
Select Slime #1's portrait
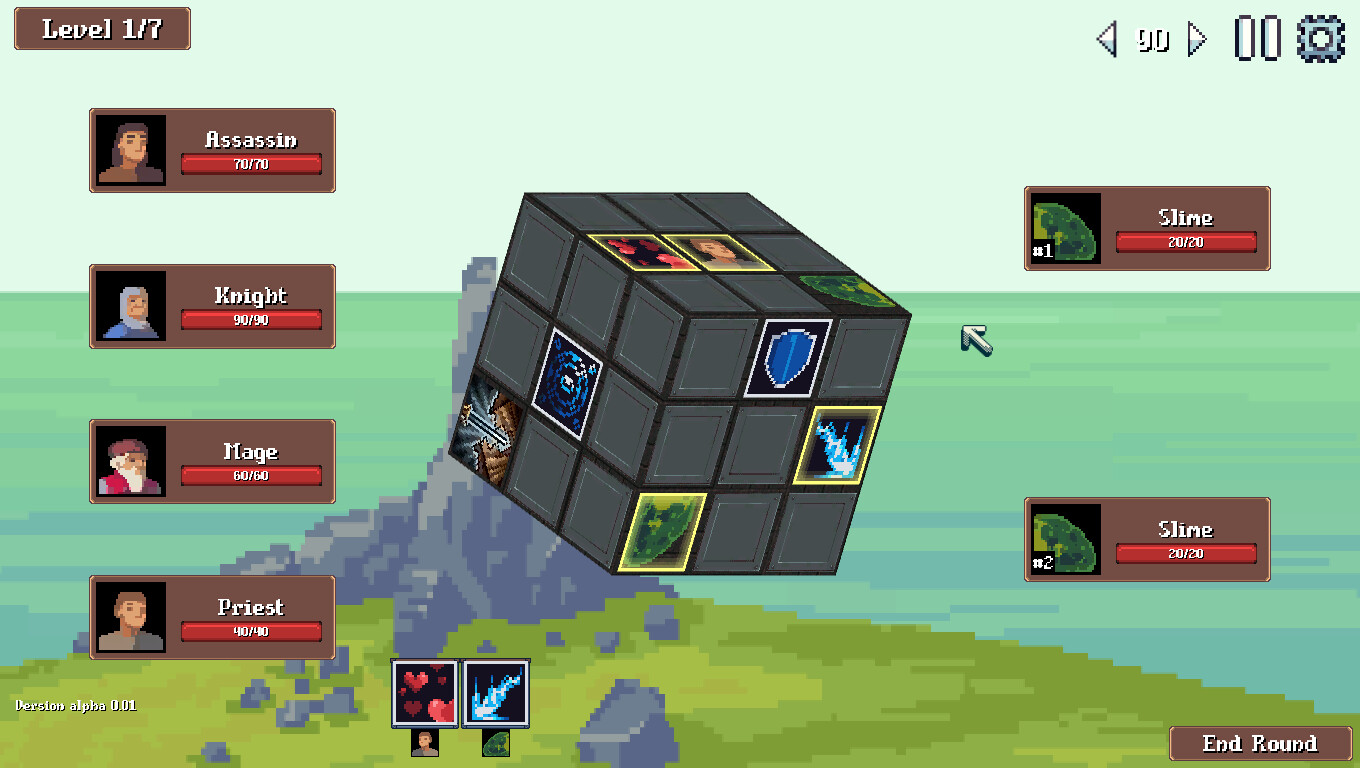point(1063,228)
